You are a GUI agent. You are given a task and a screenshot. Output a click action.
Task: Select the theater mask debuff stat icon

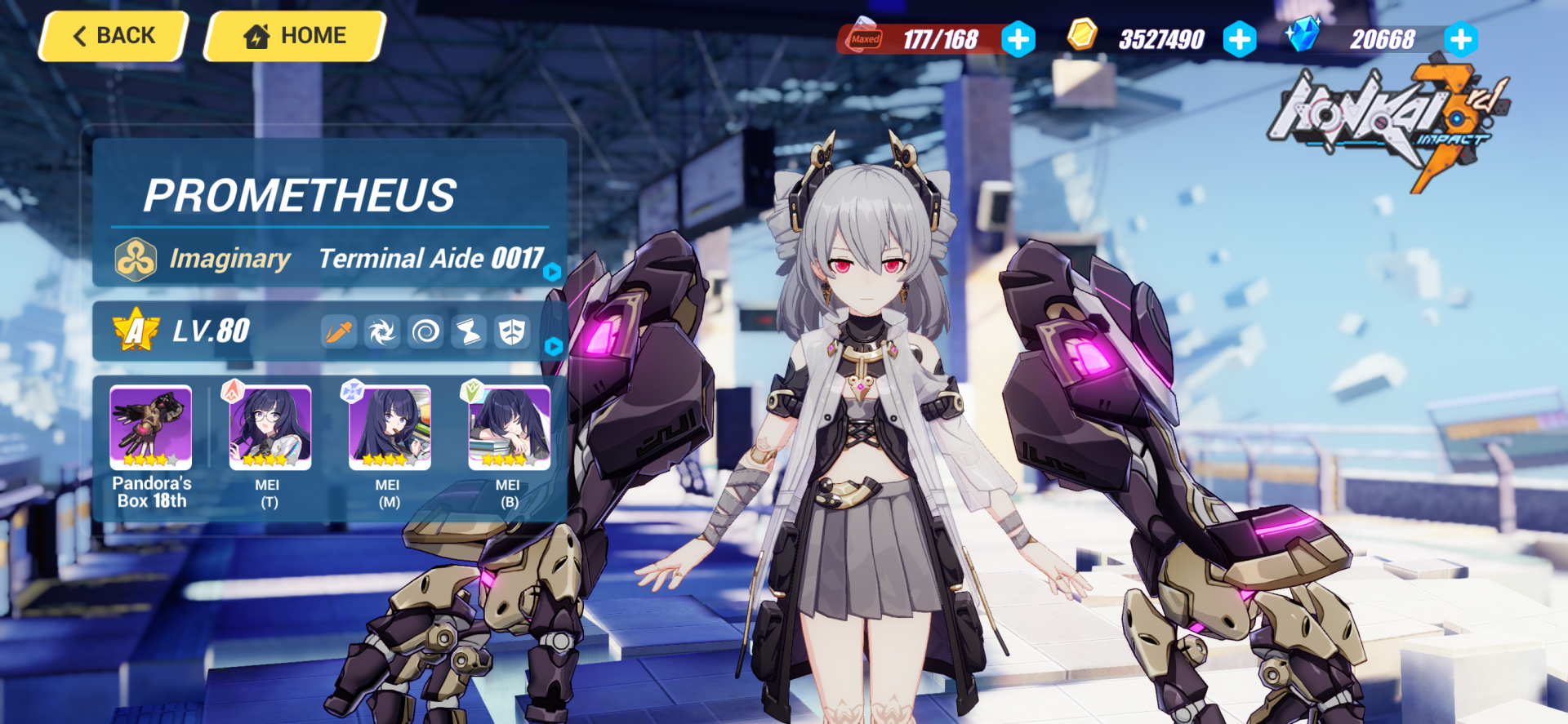click(512, 332)
